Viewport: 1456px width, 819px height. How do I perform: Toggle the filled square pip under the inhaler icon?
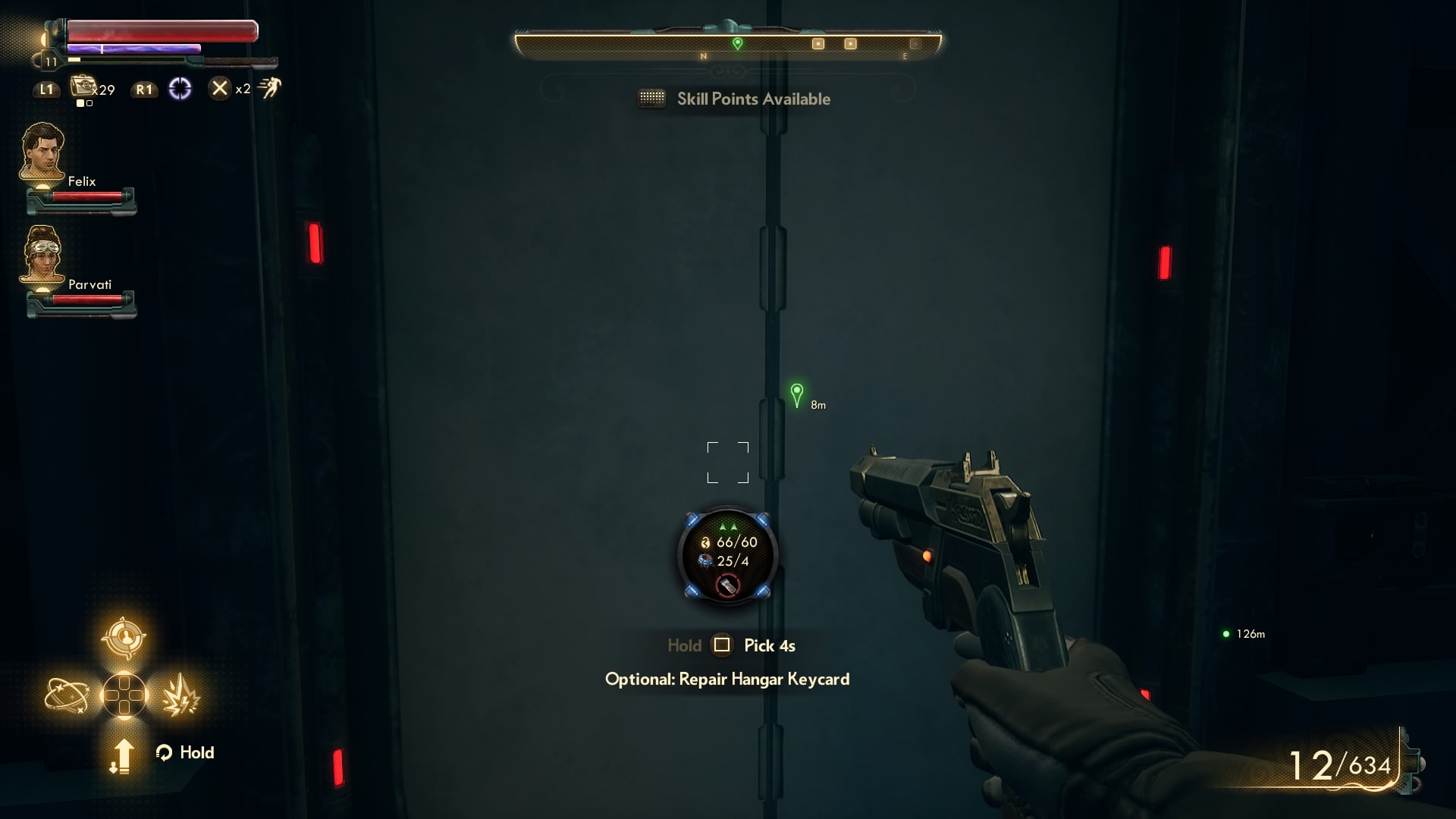point(79,102)
